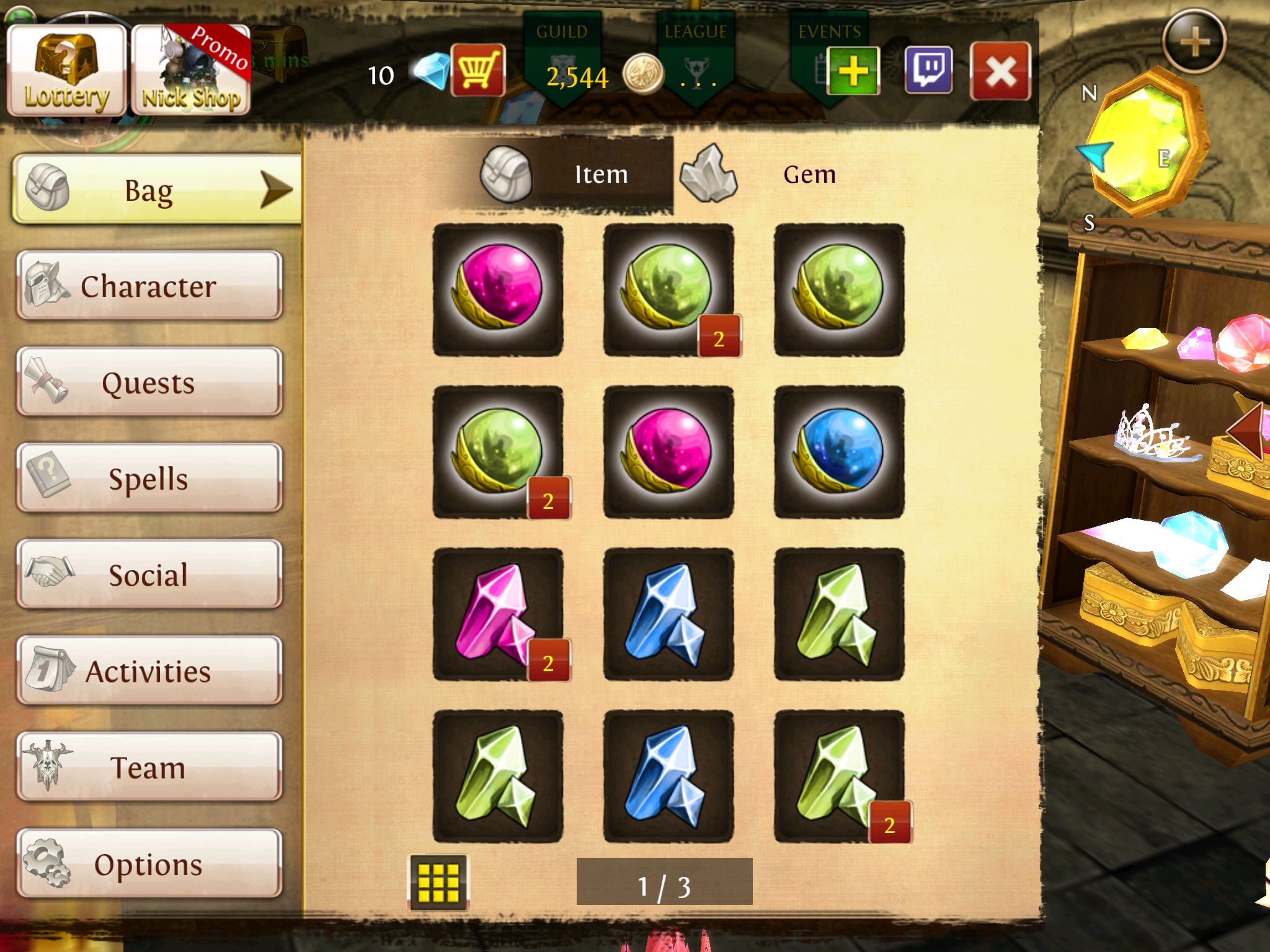Open the Options menu
Screen dimensions: 1270x952
[x=149, y=863]
